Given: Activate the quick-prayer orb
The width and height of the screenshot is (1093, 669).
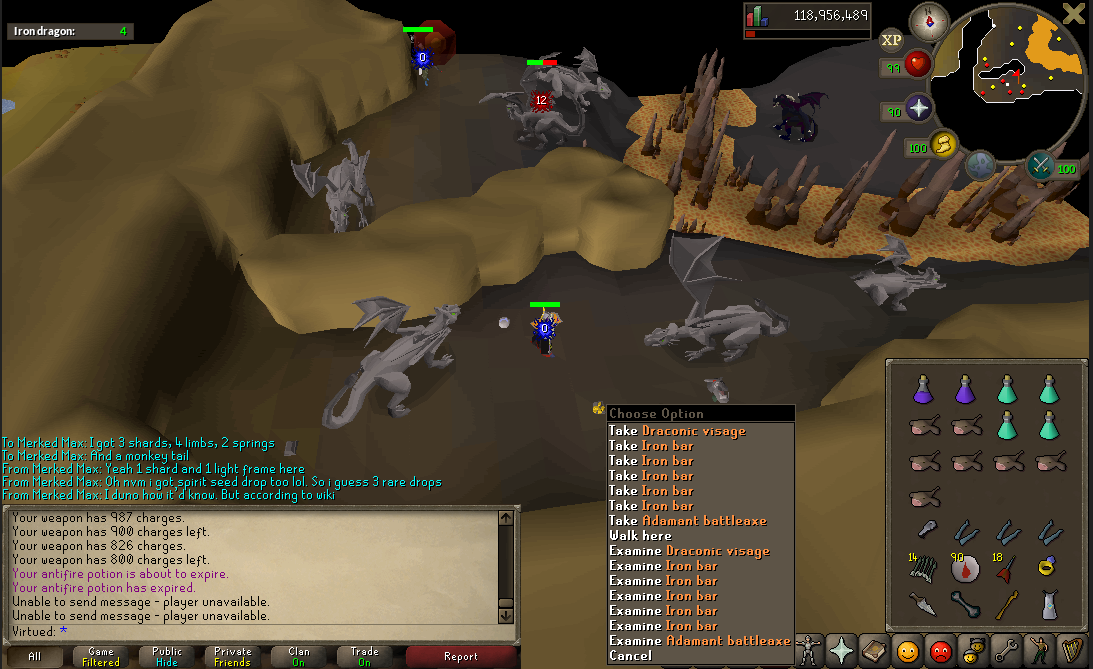Looking at the screenshot, I should click(x=917, y=110).
